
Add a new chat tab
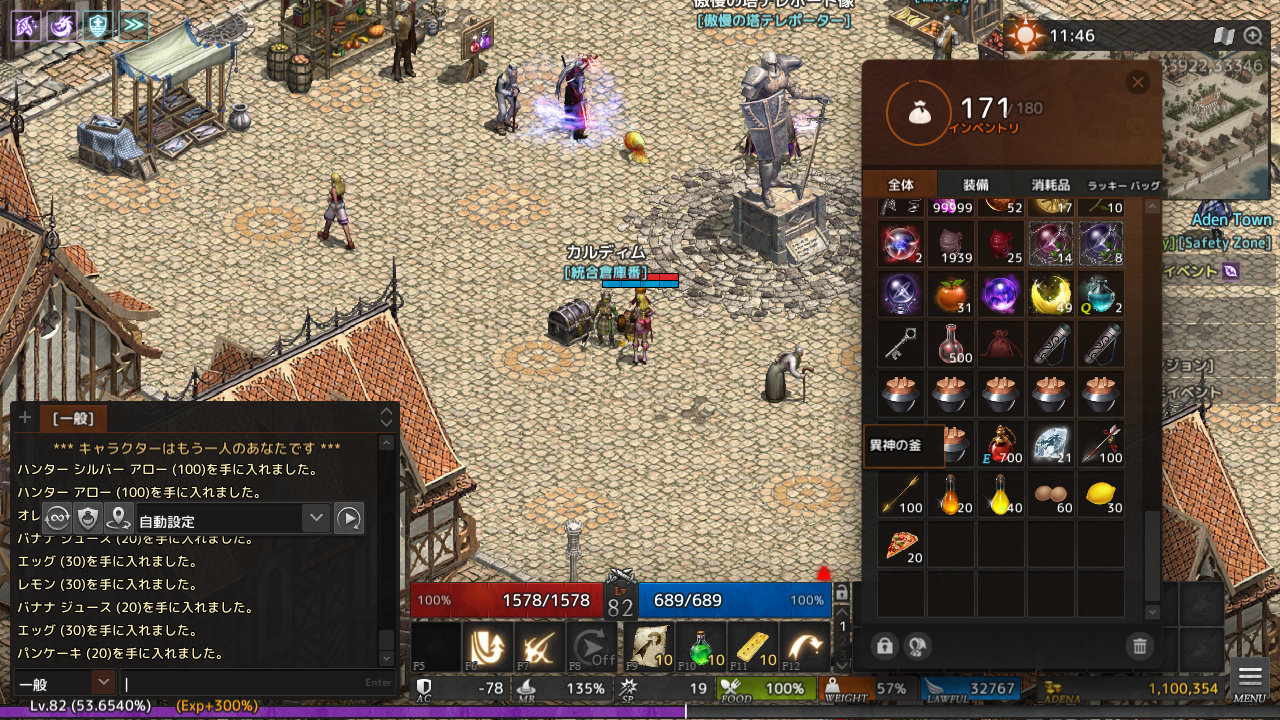[25, 418]
